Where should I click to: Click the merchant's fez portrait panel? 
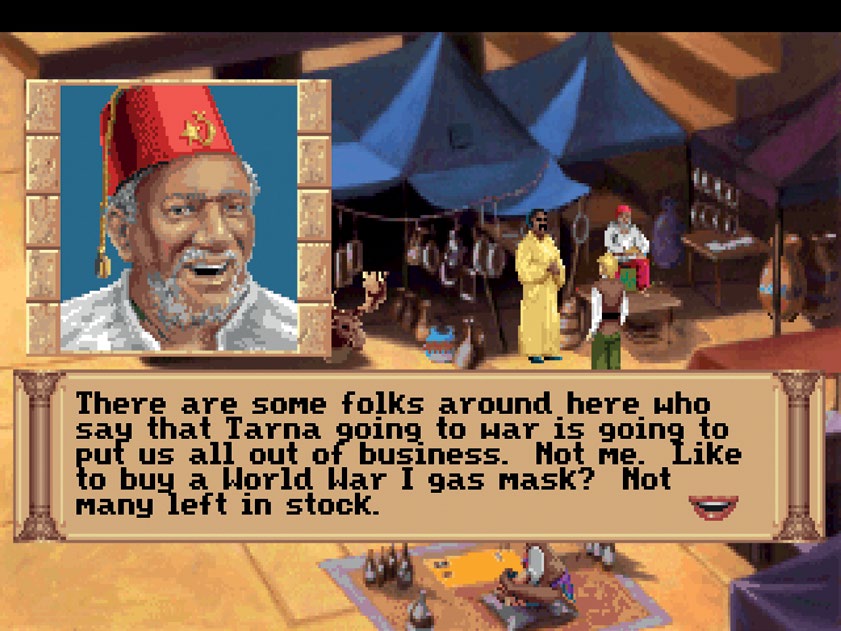179,217
